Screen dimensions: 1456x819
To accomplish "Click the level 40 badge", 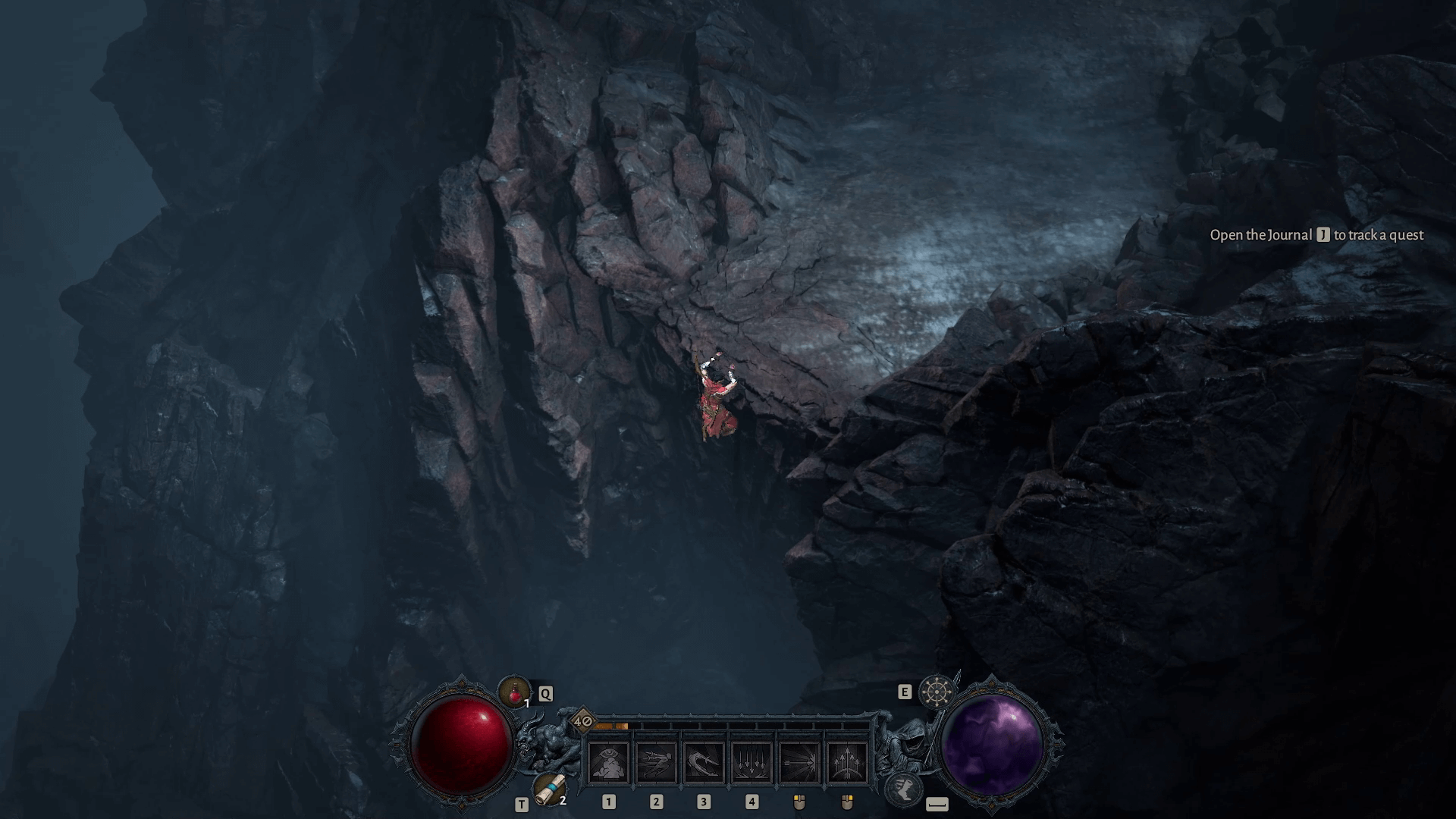I will (583, 720).
